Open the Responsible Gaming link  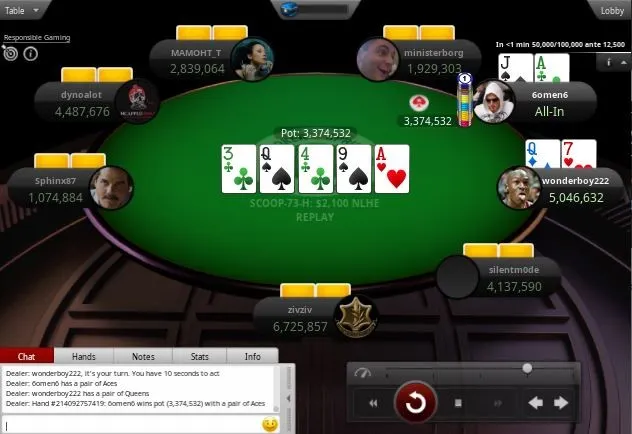pyautogui.click(x=35, y=38)
